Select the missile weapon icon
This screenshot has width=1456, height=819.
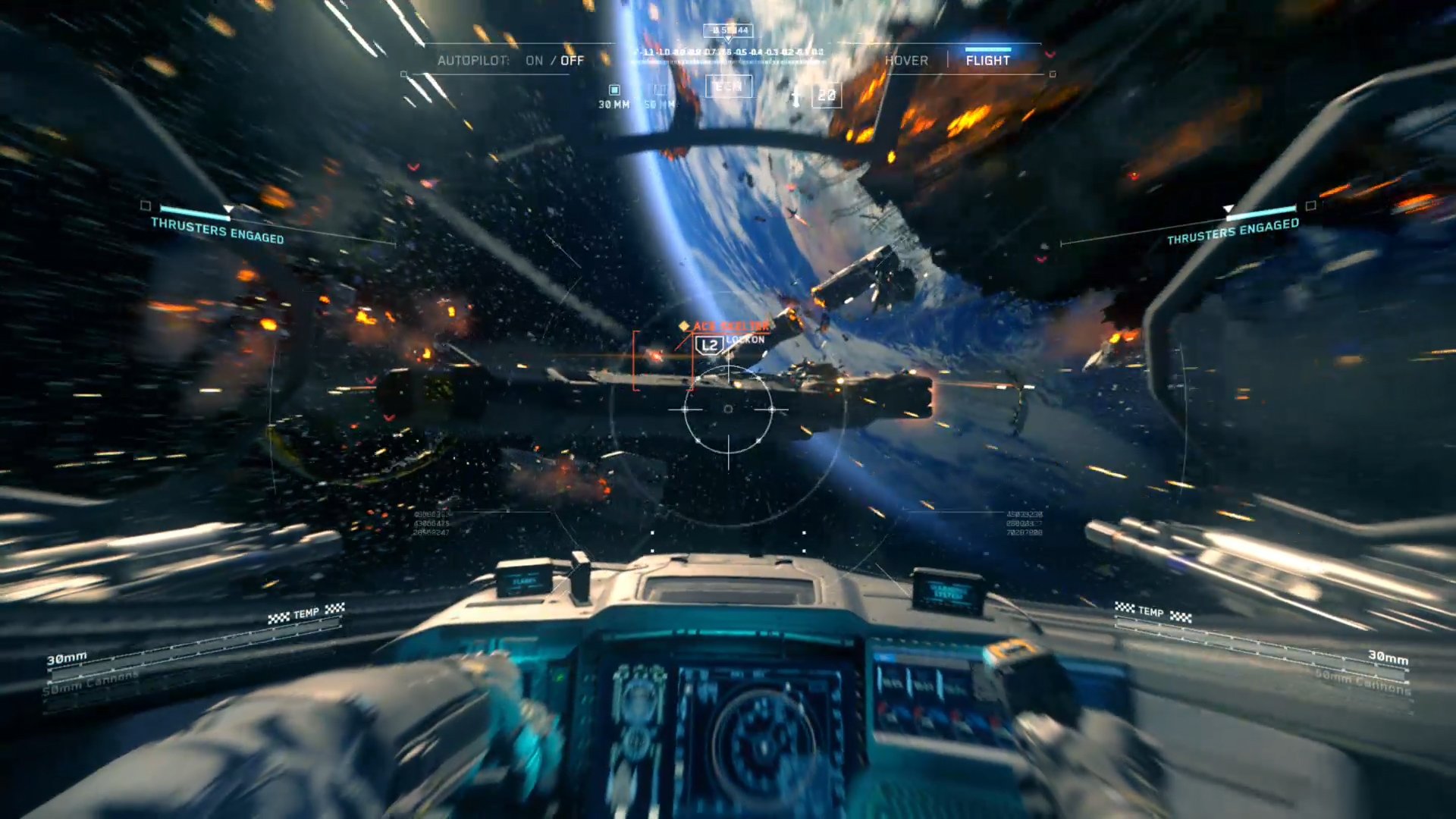pos(796,96)
